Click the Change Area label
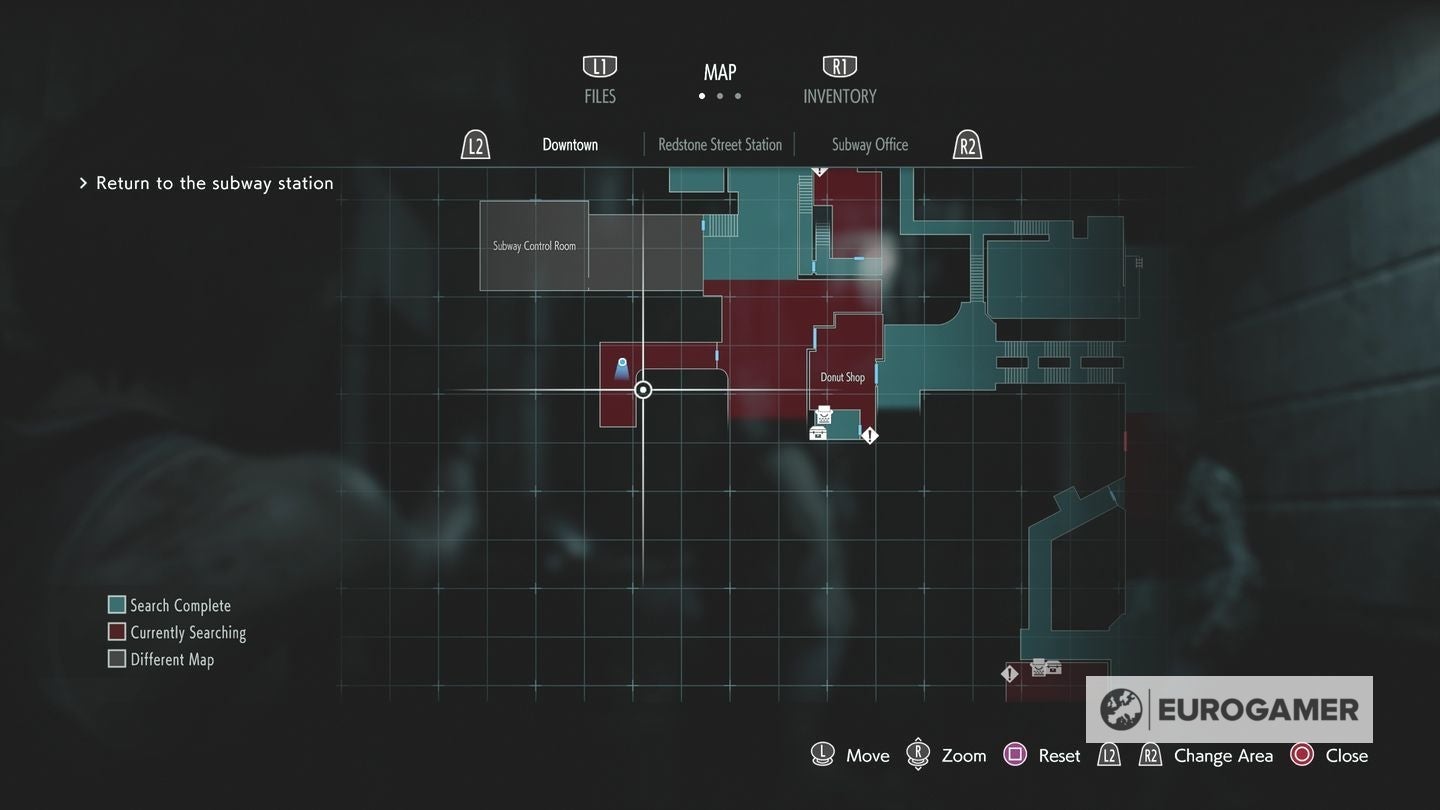Screen dimensions: 1440x810 pos(1222,755)
